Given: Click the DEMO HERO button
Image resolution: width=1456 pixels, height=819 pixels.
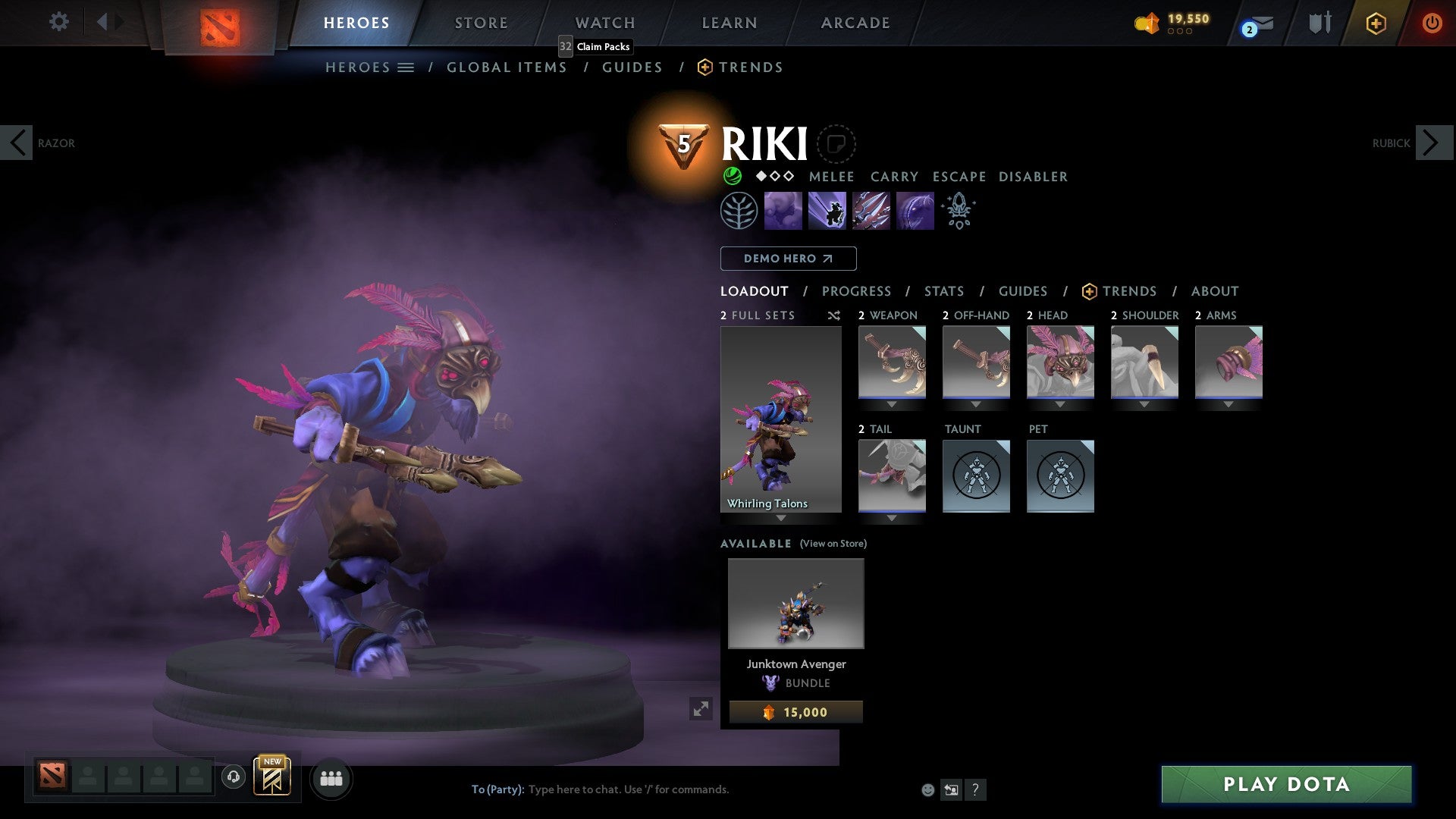Looking at the screenshot, I should (x=788, y=258).
